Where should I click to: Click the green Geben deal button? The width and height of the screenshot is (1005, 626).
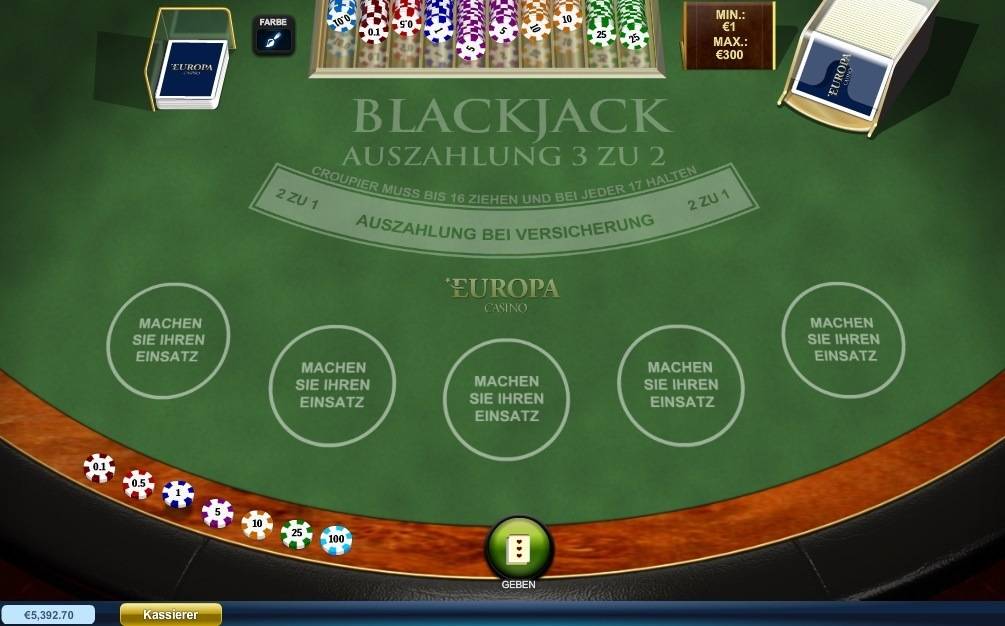tap(518, 547)
